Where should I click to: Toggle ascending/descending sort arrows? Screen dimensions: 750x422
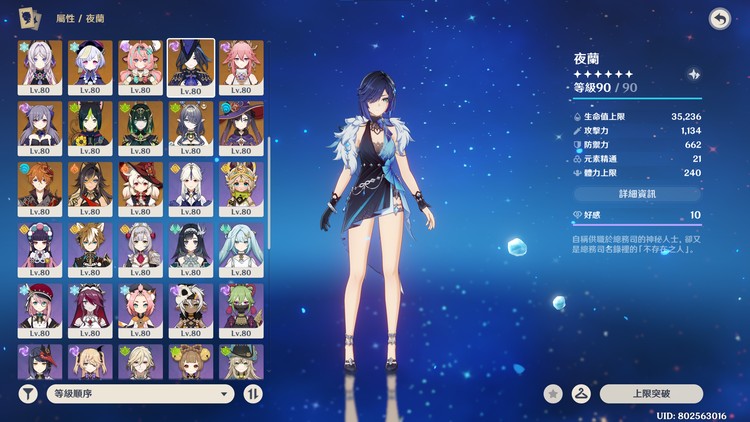pyautogui.click(x=254, y=393)
